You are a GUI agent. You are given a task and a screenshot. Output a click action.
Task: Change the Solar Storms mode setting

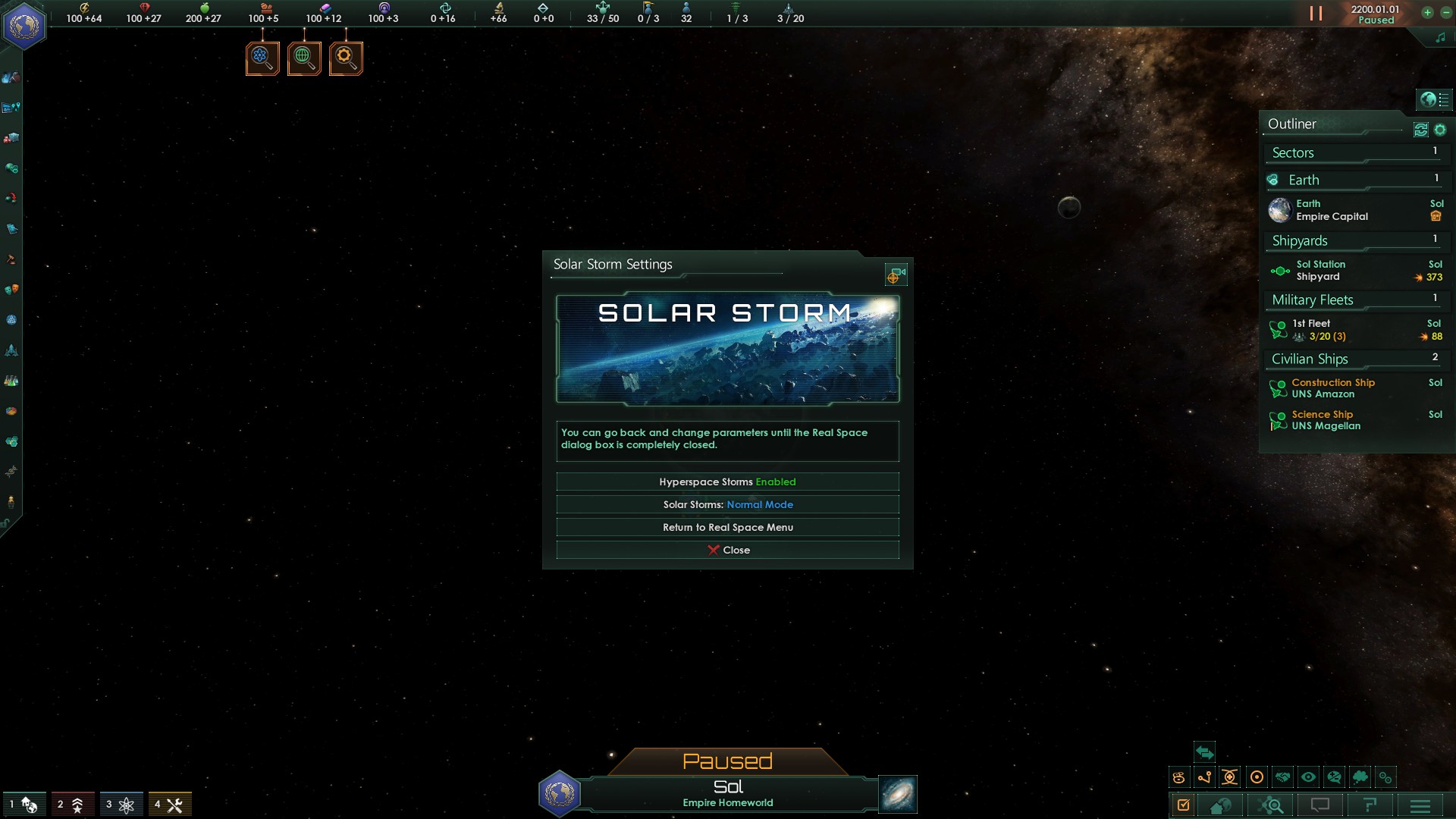click(727, 505)
